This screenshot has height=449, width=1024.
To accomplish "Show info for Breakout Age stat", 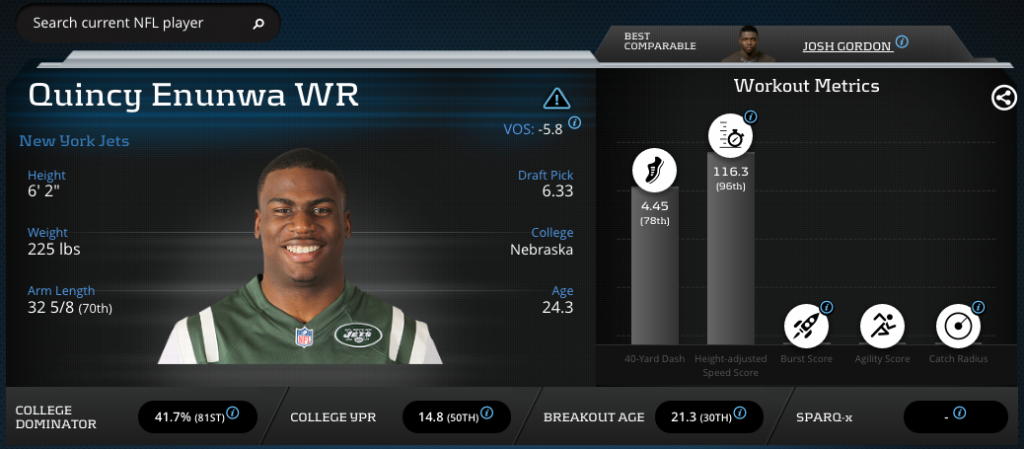I will tap(740, 412).
